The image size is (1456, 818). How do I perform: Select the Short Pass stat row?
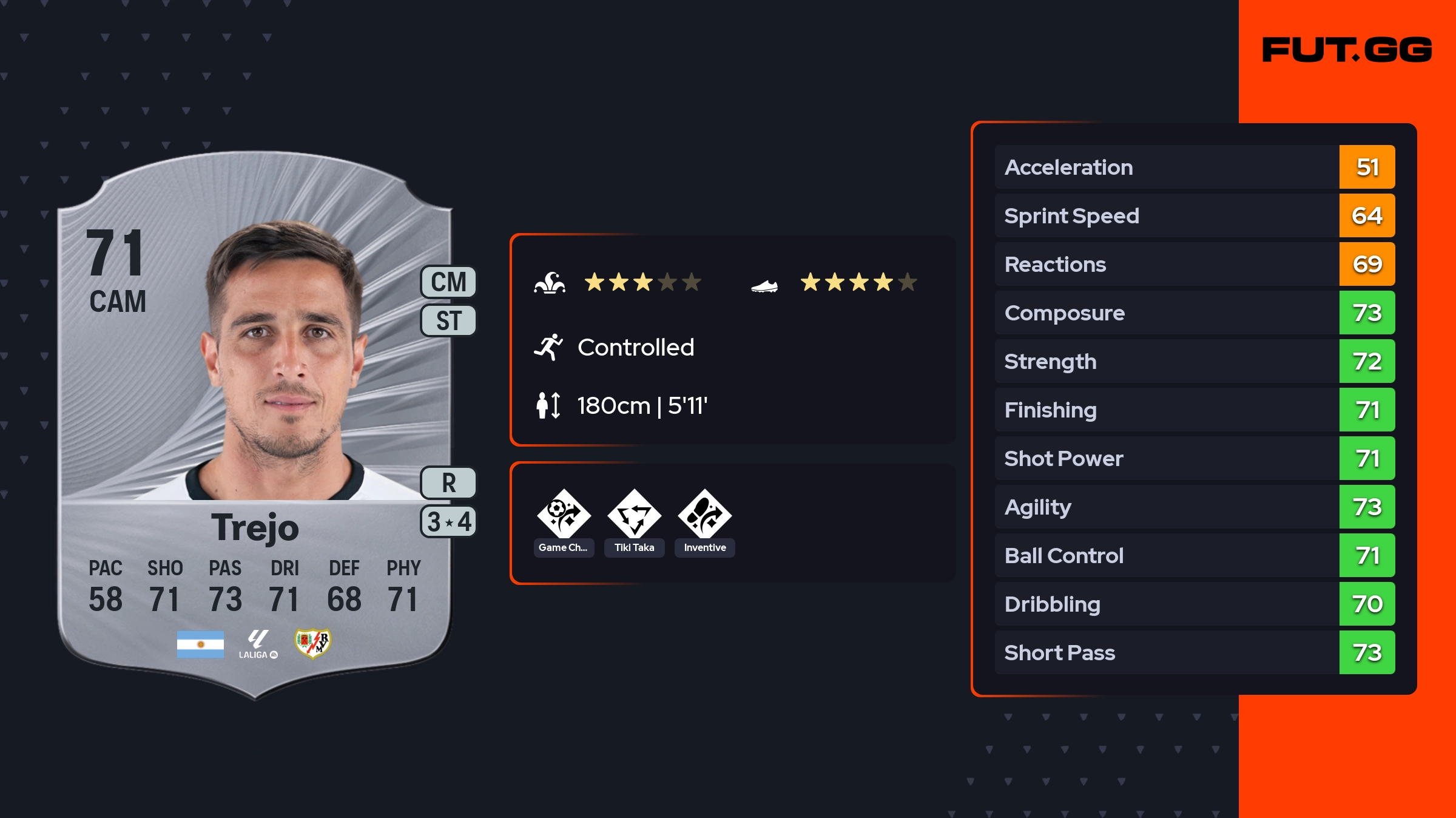click(1194, 652)
